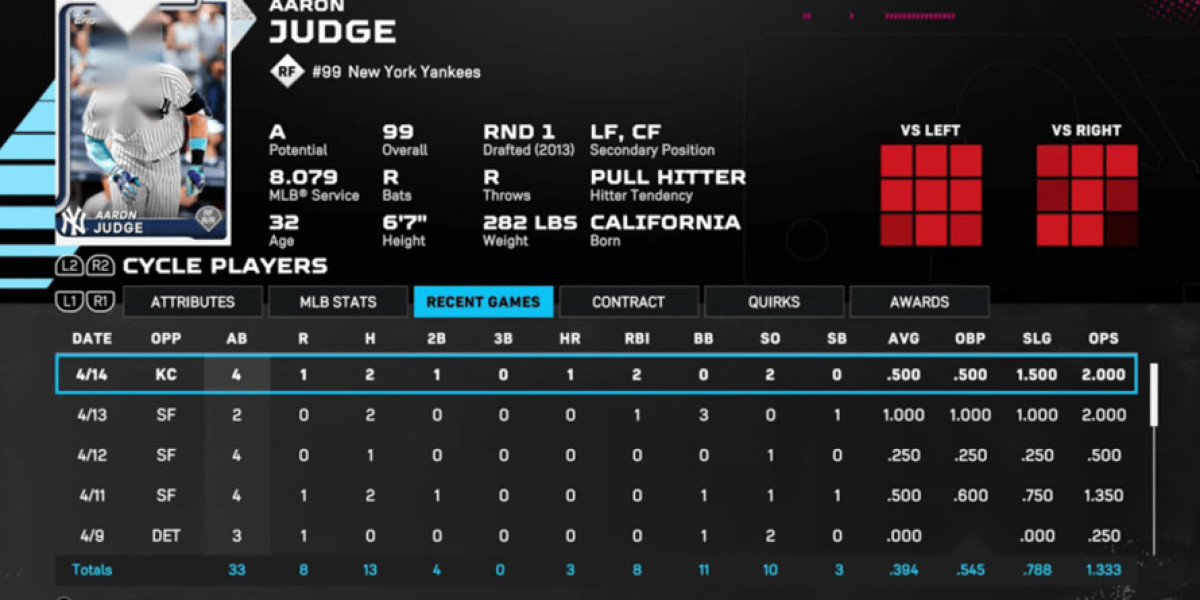Open the MLB Stats tab

click(338, 302)
